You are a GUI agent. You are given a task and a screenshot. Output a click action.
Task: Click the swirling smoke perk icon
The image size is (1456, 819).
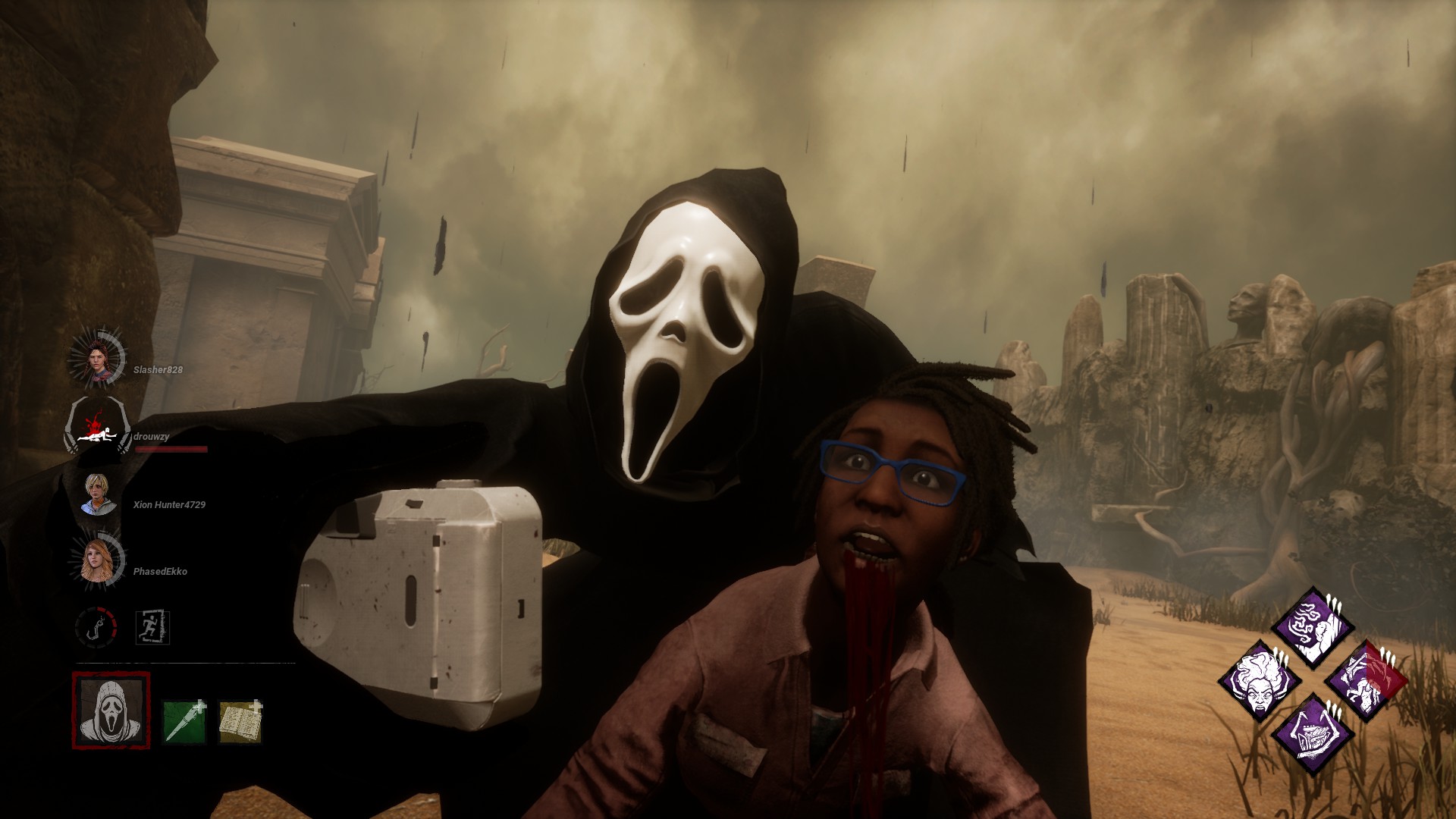[x=1312, y=627]
